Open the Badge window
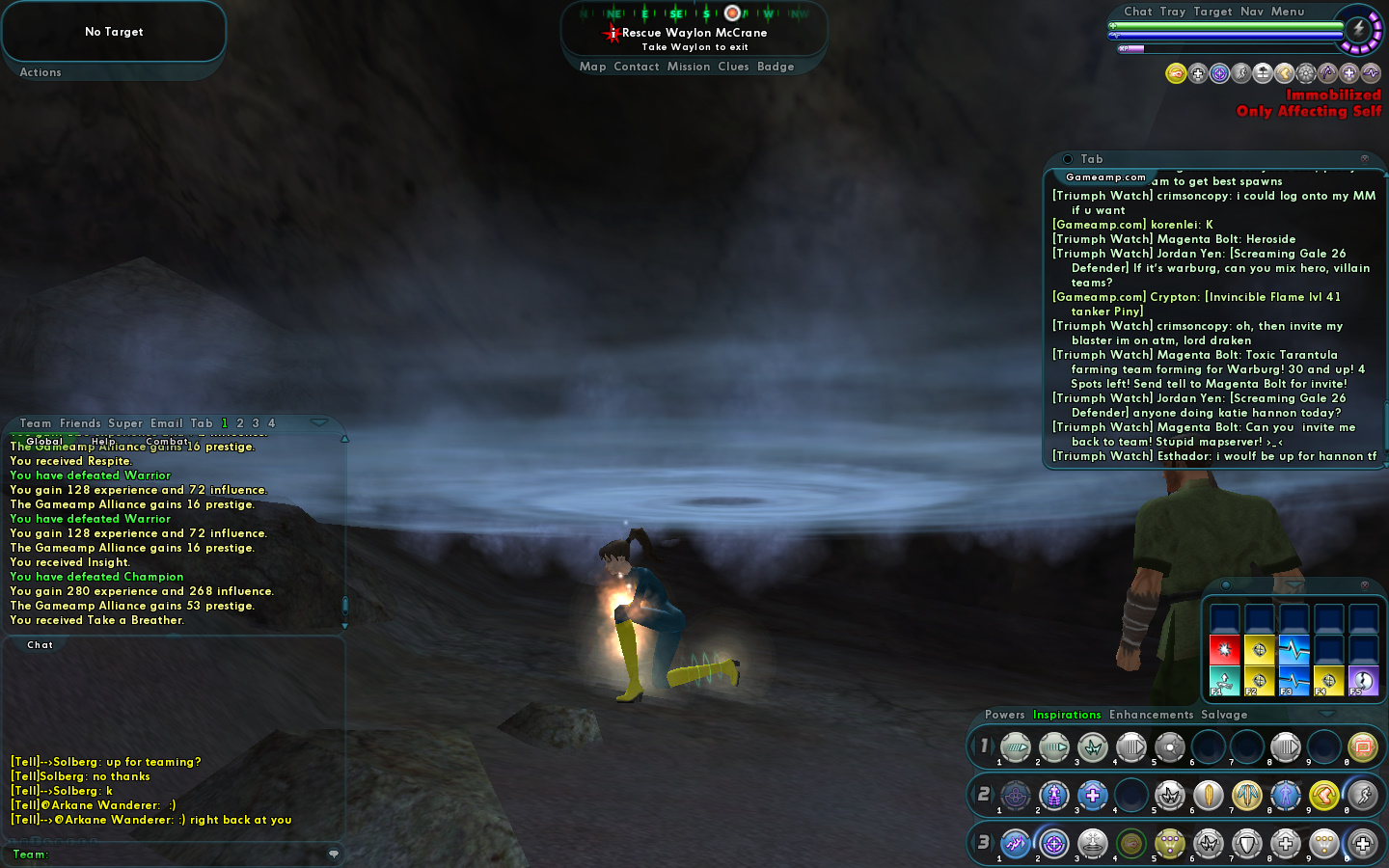 point(776,67)
